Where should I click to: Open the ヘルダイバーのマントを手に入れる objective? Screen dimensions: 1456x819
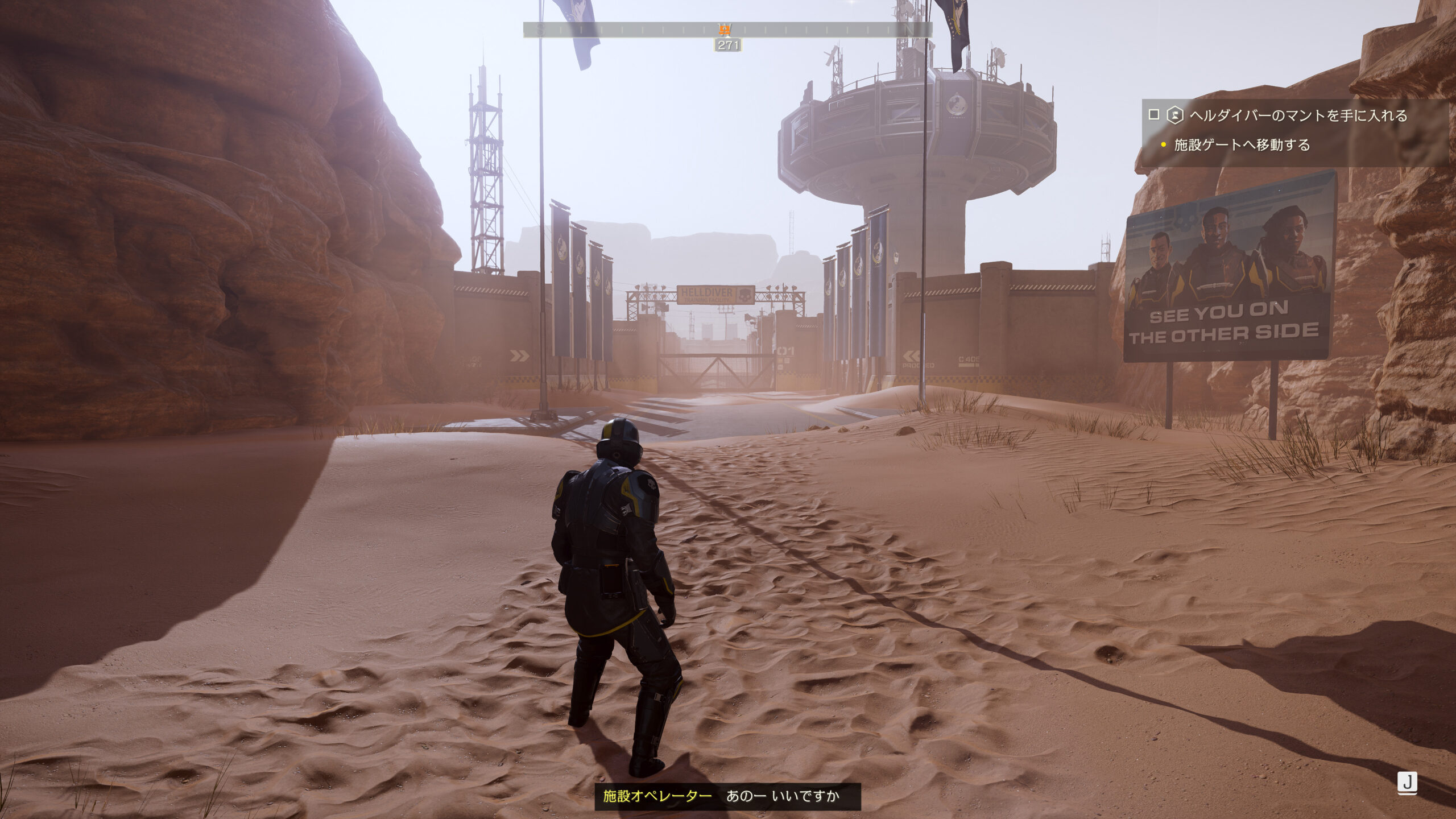[1298, 115]
